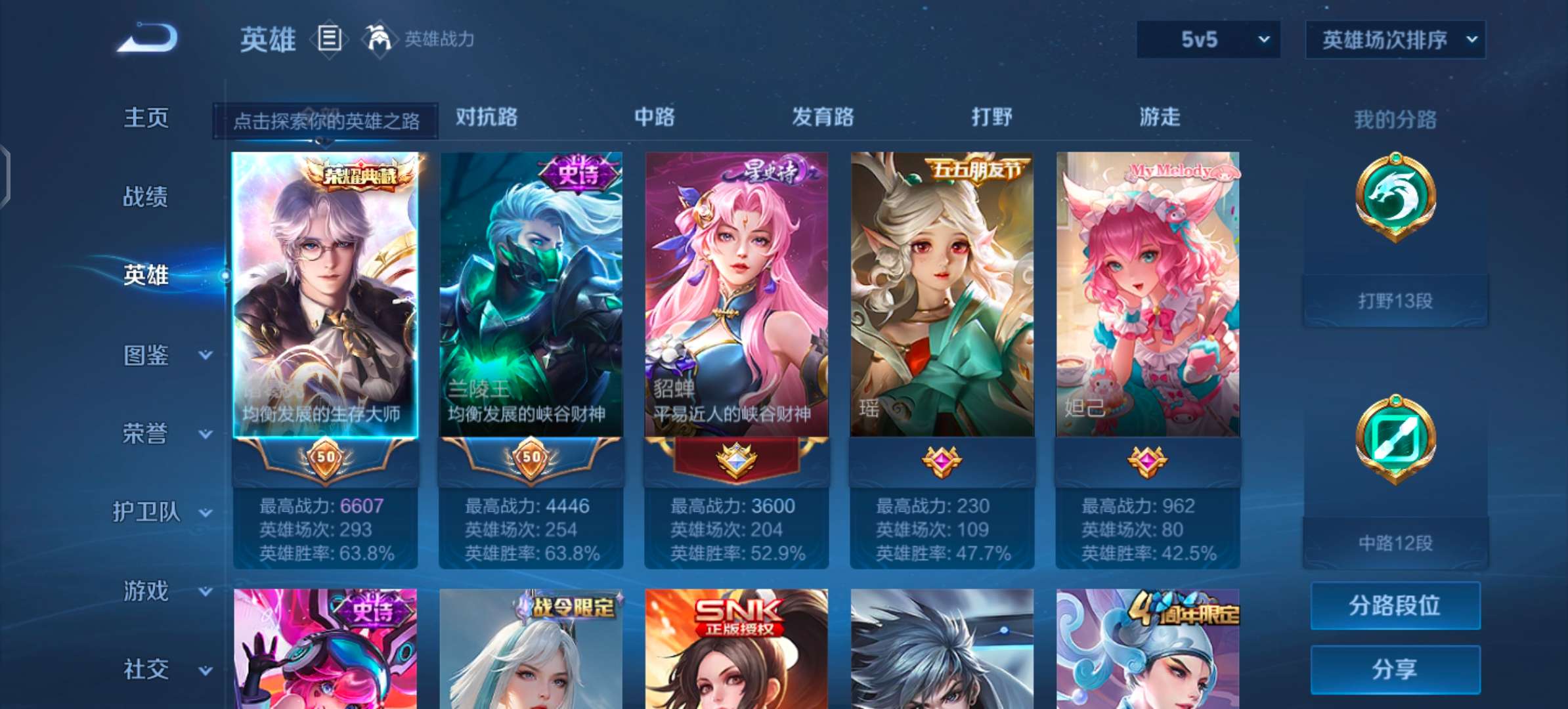Switch to the 发育路 tab
Image resolution: width=1568 pixels, height=709 pixels.
[x=823, y=117]
